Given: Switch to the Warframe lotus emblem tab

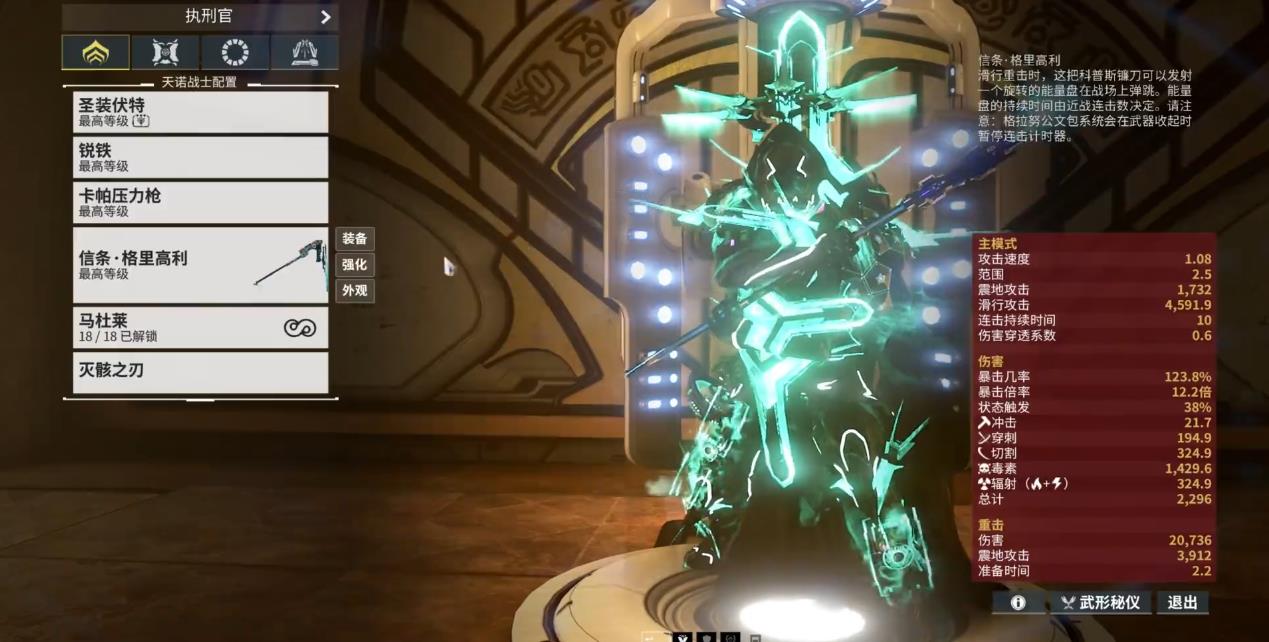Looking at the screenshot, I should click(96, 52).
